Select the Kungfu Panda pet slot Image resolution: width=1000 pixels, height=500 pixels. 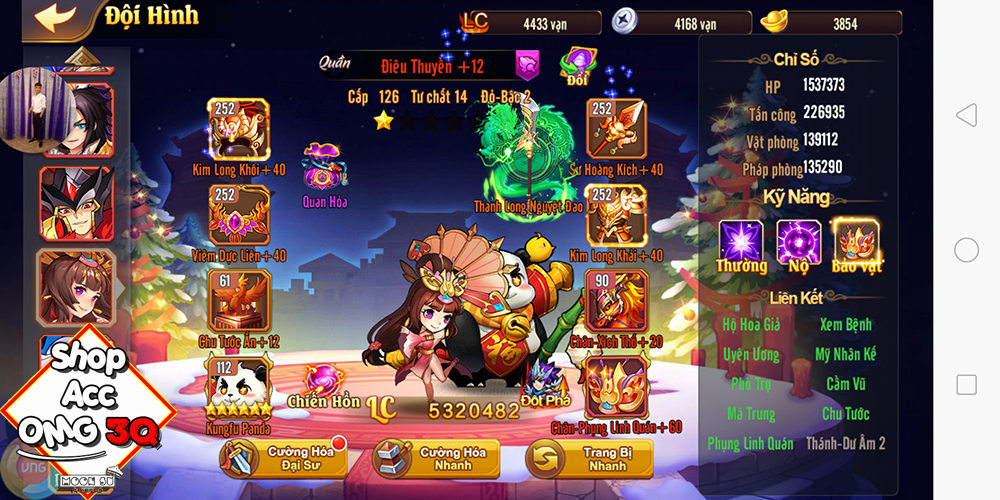click(236, 384)
